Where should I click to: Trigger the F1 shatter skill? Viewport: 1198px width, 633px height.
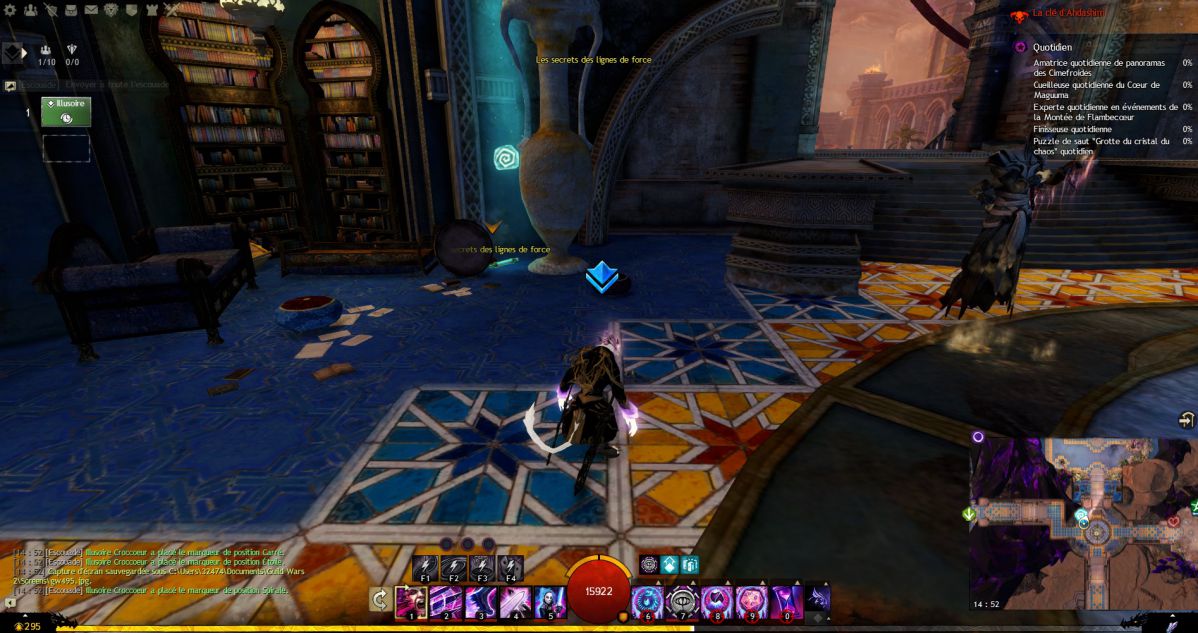[425, 568]
